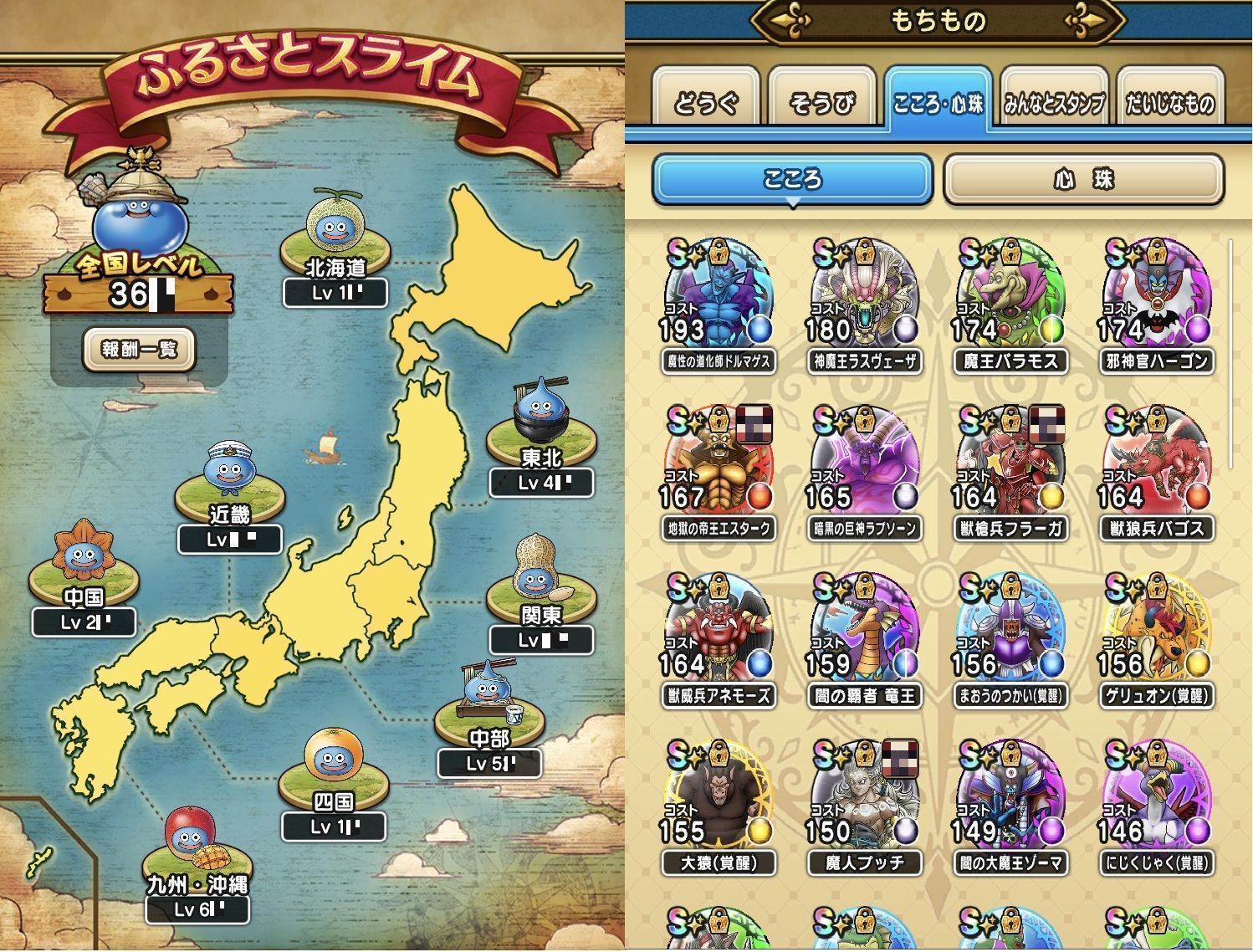The height and width of the screenshot is (952, 1253).
Task: Switch to the どうぐ tab
Action: coord(706,101)
